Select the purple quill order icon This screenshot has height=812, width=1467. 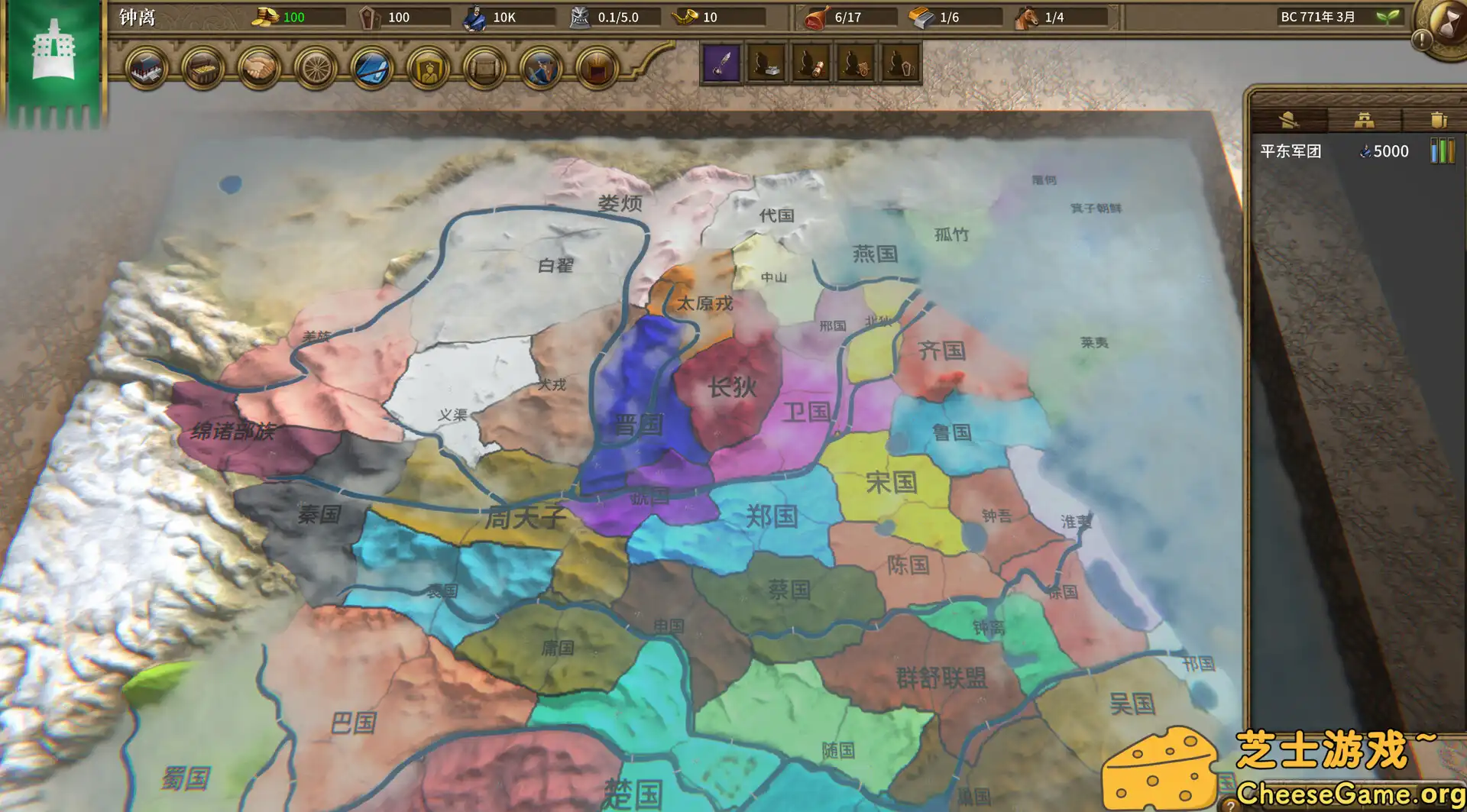[721, 64]
